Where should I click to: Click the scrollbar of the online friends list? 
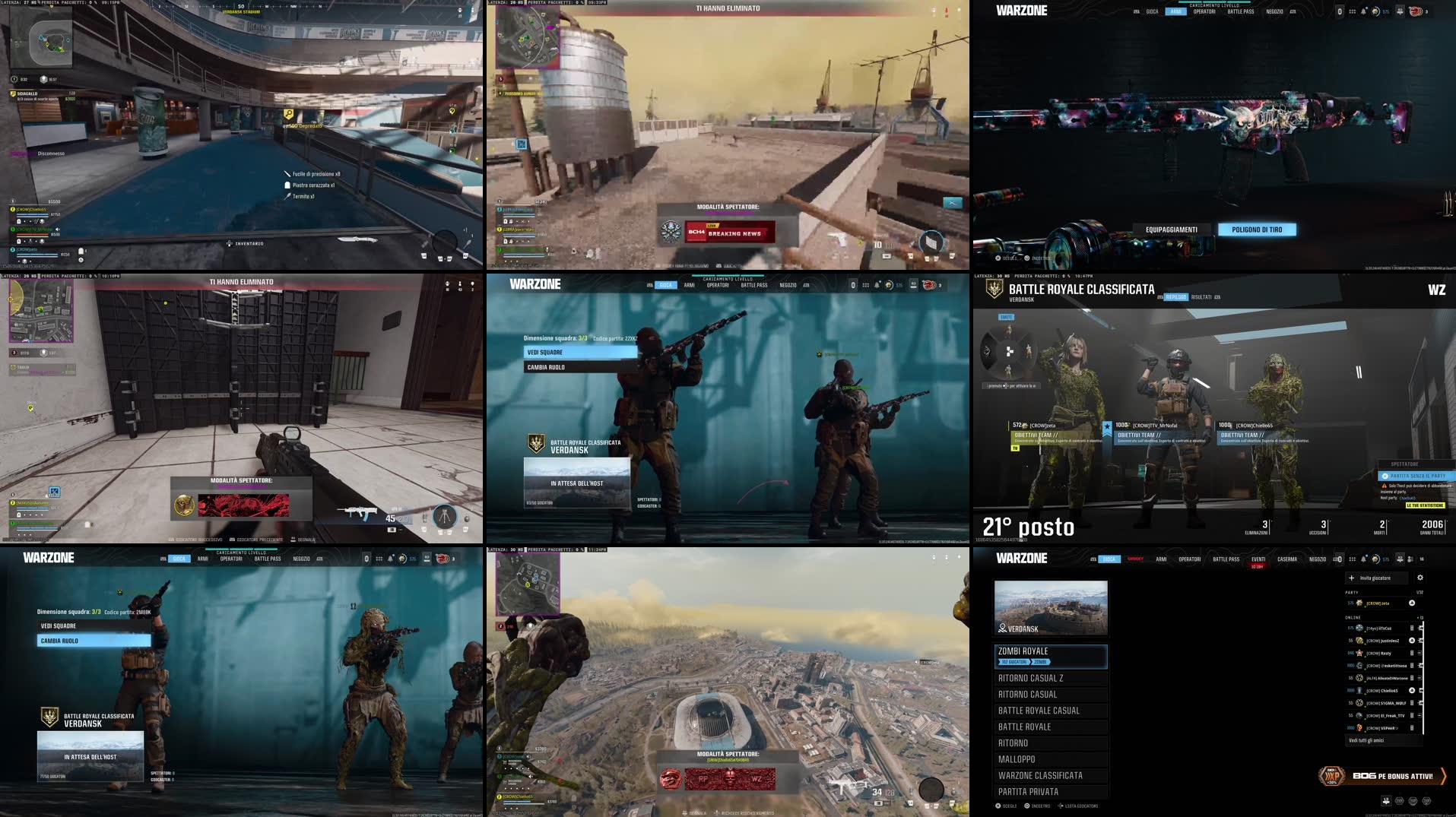coord(1425,676)
